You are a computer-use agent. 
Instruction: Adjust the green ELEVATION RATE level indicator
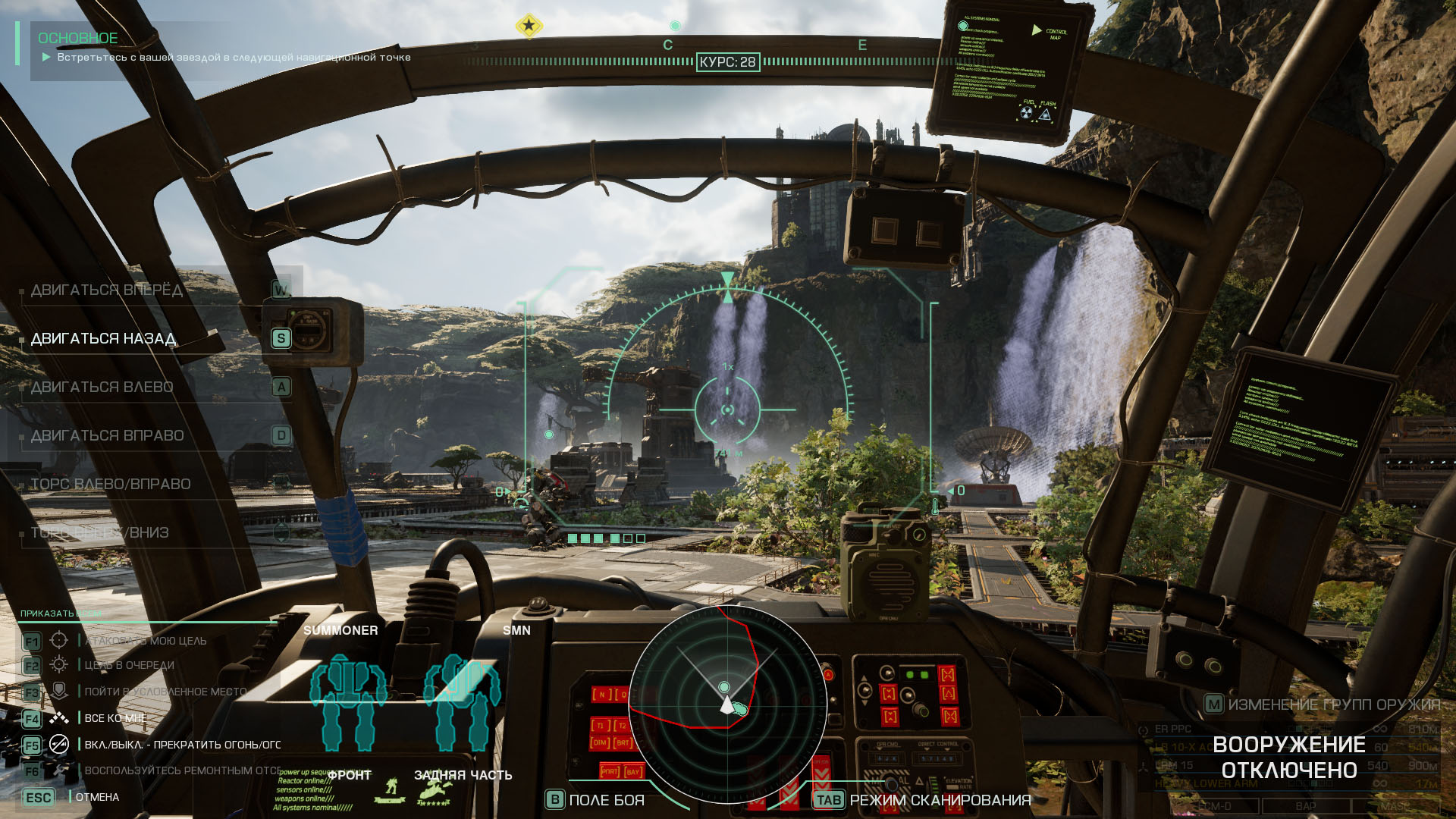[x=934, y=783]
